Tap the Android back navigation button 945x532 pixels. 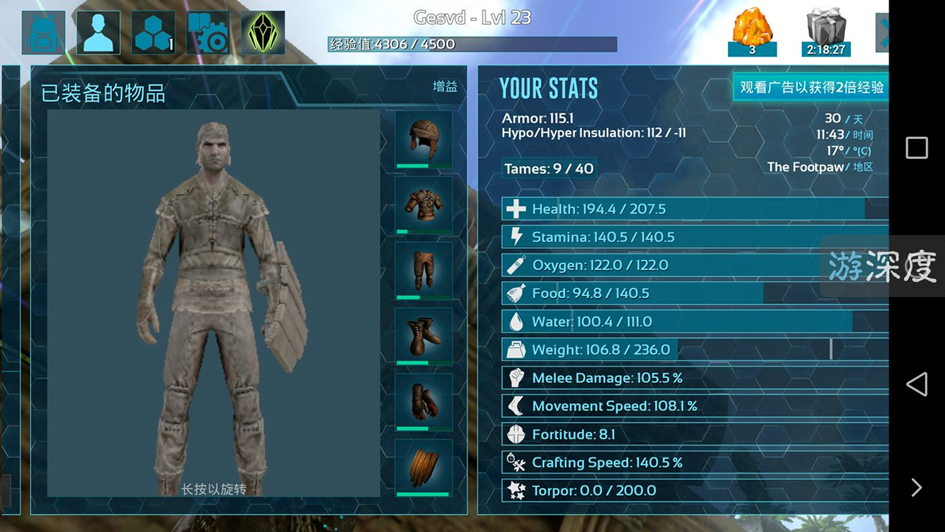[916, 384]
